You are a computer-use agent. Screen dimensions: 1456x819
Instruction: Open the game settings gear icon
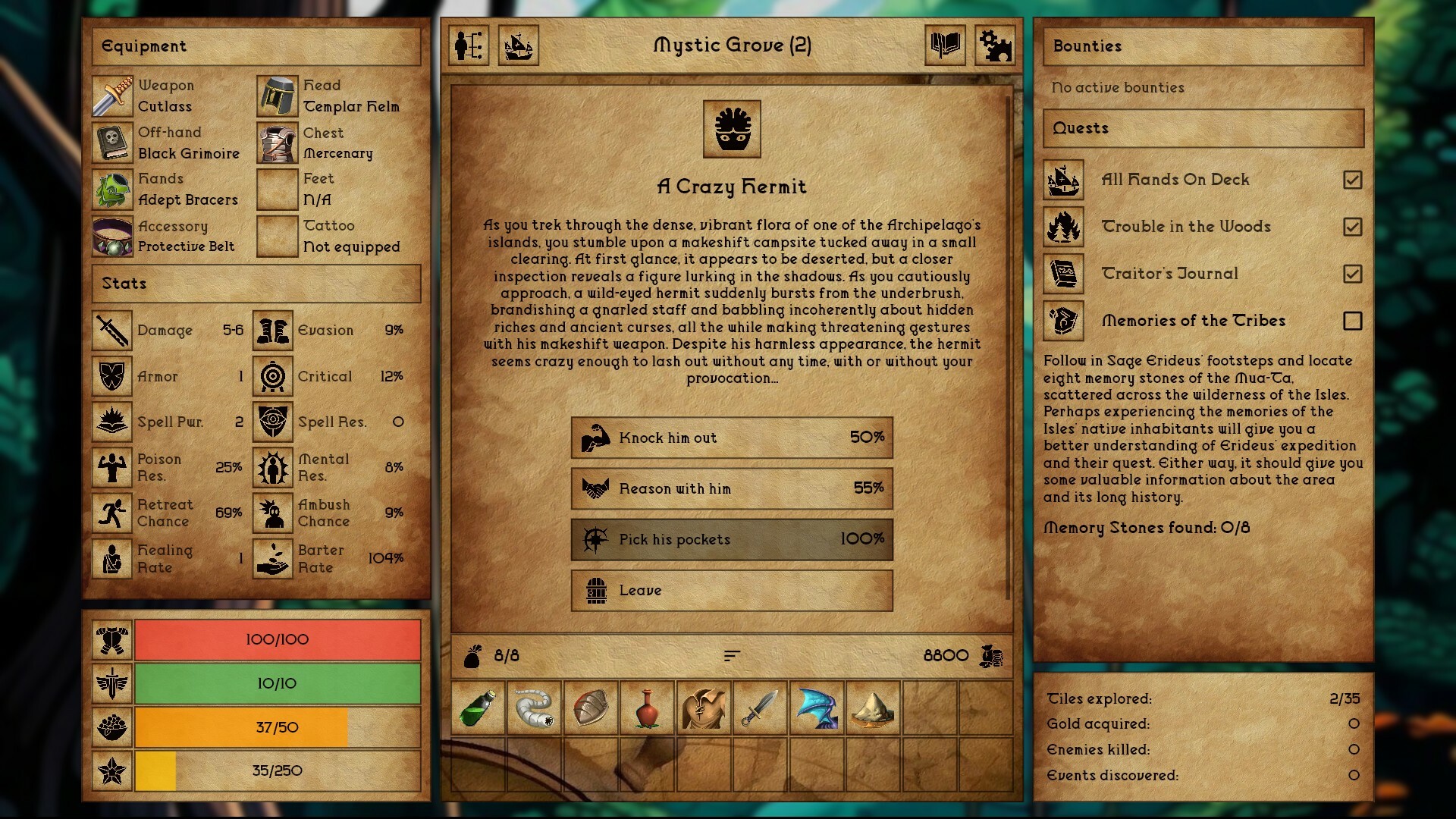[996, 46]
